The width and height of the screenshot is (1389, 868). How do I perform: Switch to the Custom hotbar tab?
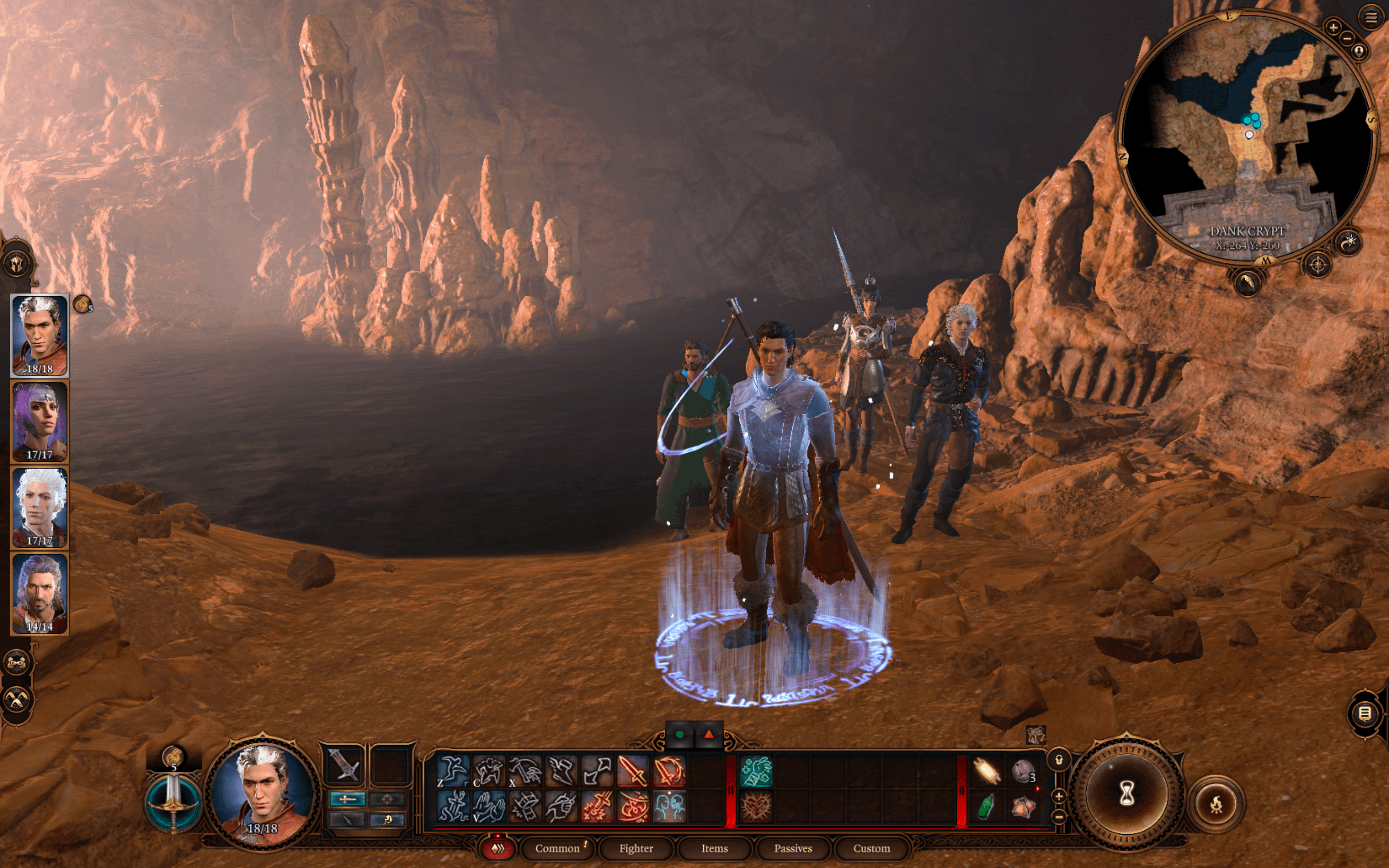coord(872,848)
